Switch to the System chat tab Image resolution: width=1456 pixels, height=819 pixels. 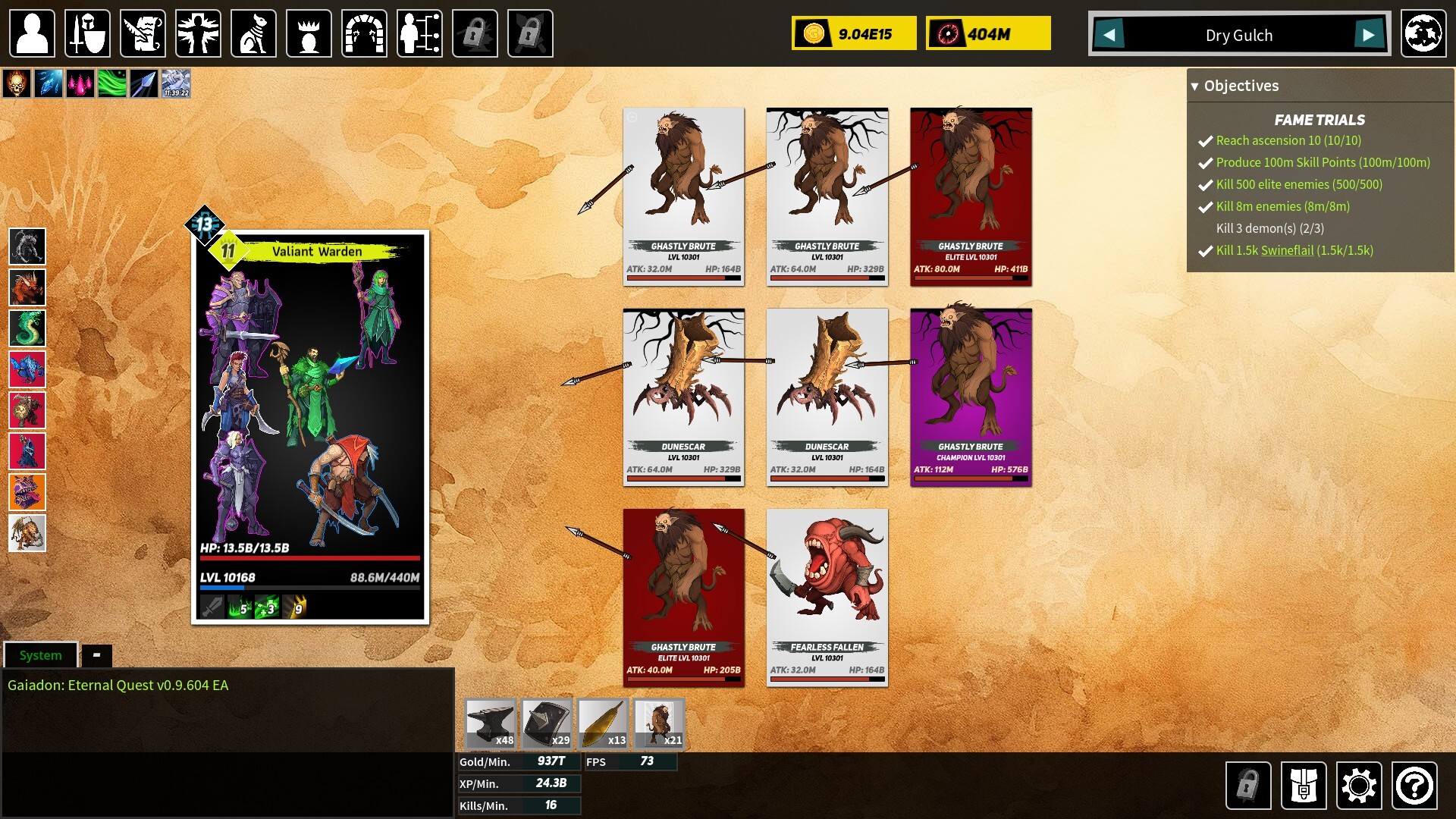coord(41,655)
